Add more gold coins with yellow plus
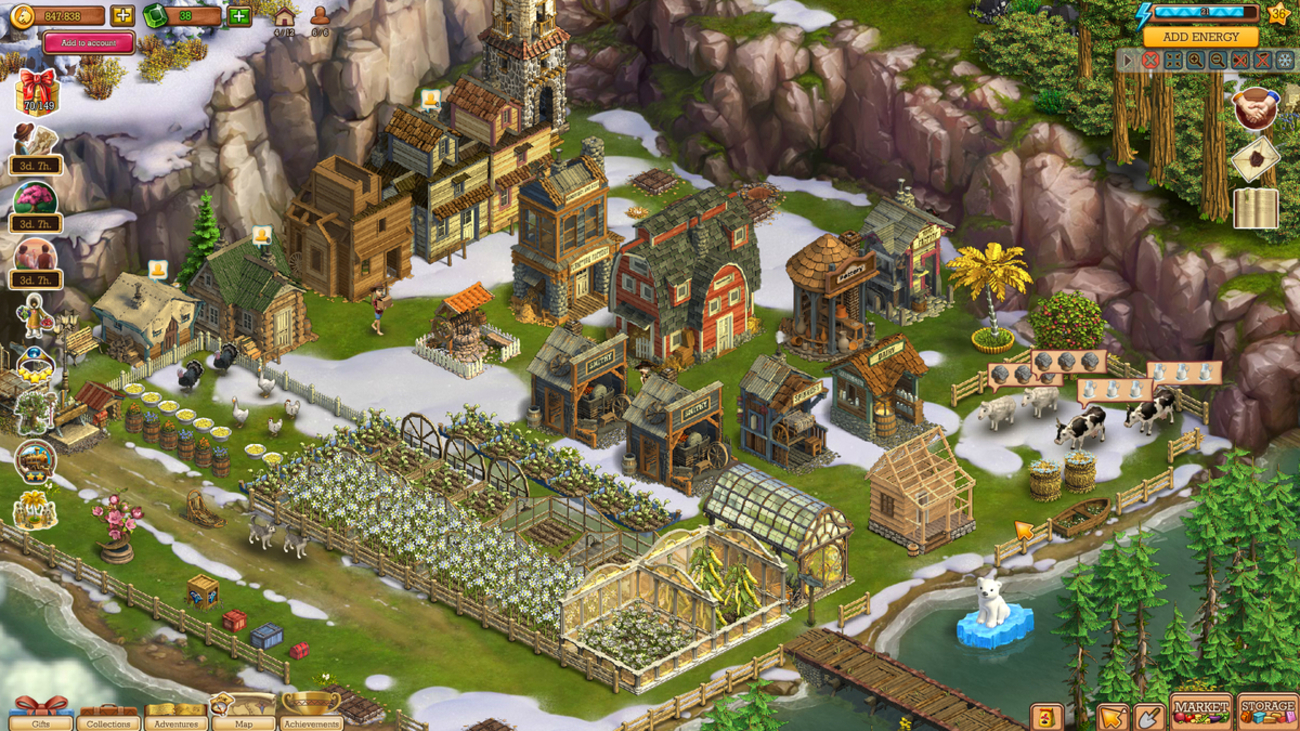1300x731 pixels. pos(122,16)
